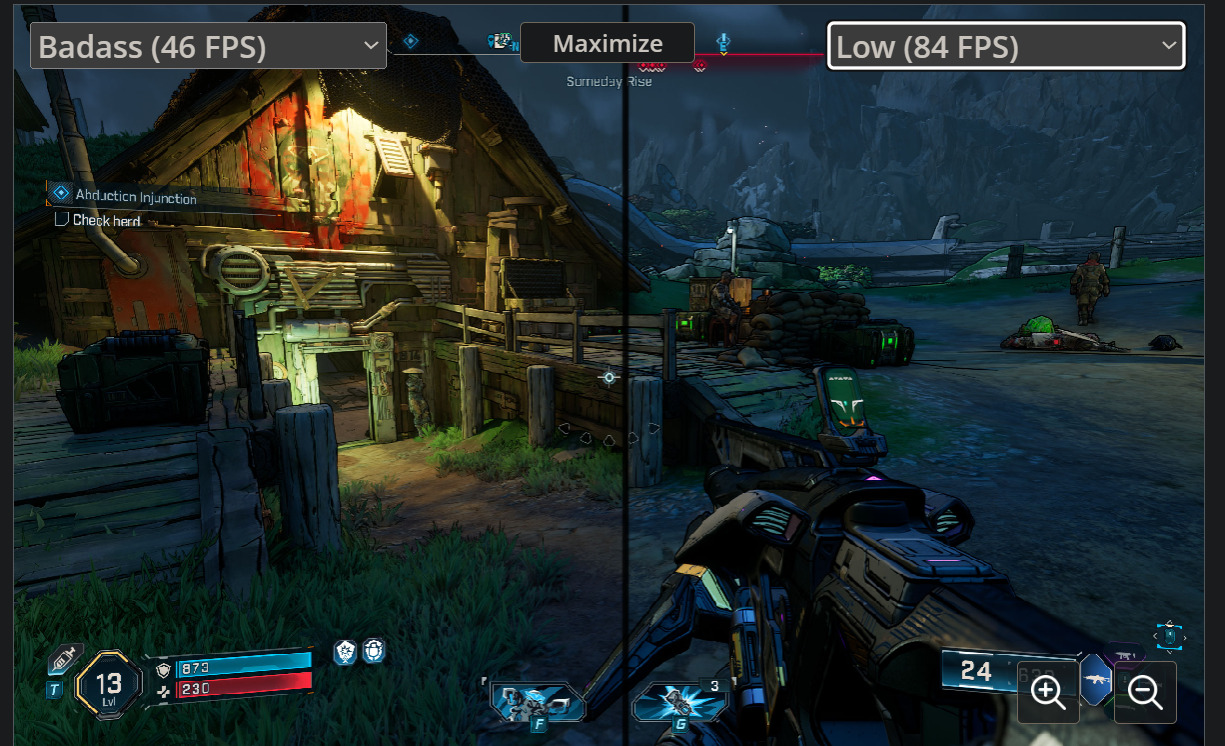Click the Maximize button

607,44
